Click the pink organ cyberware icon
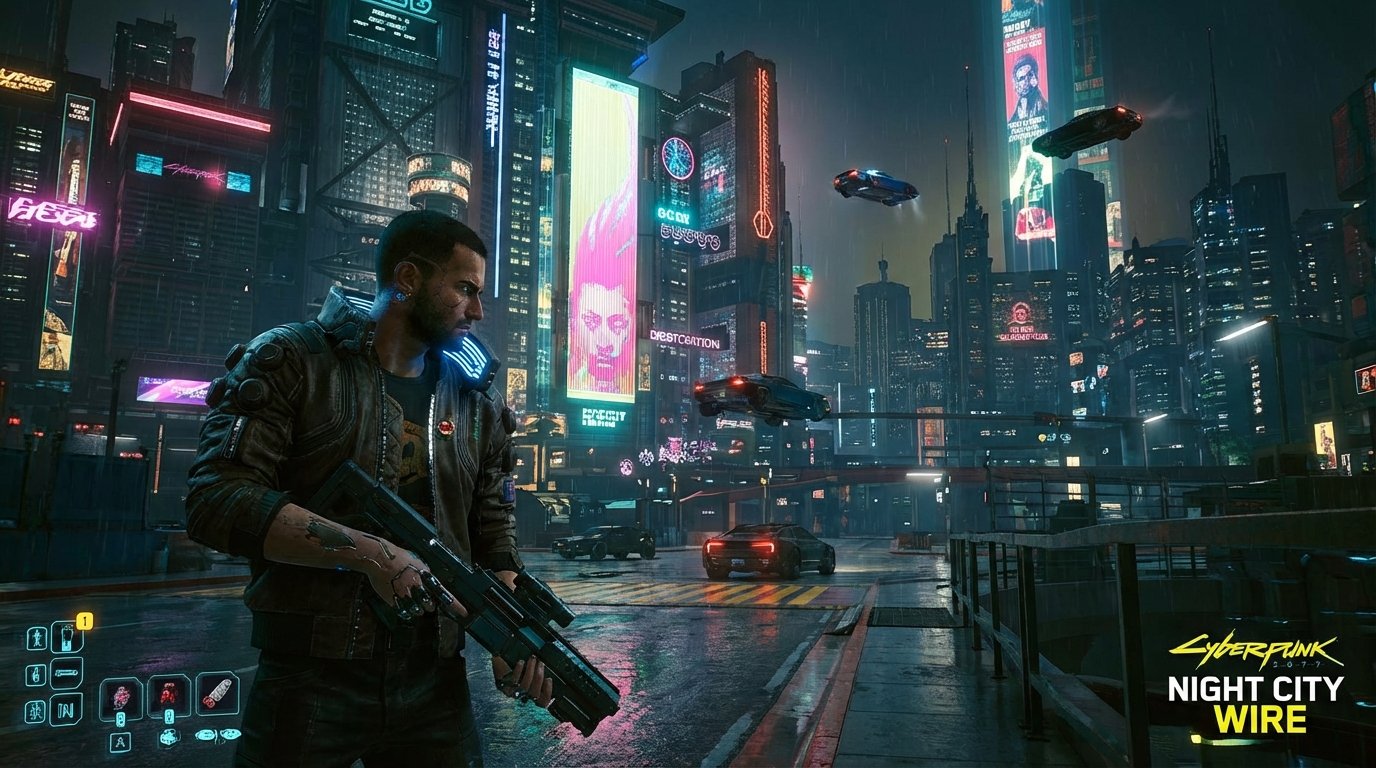The width and height of the screenshot is (1376, 768). coord(120,698)
